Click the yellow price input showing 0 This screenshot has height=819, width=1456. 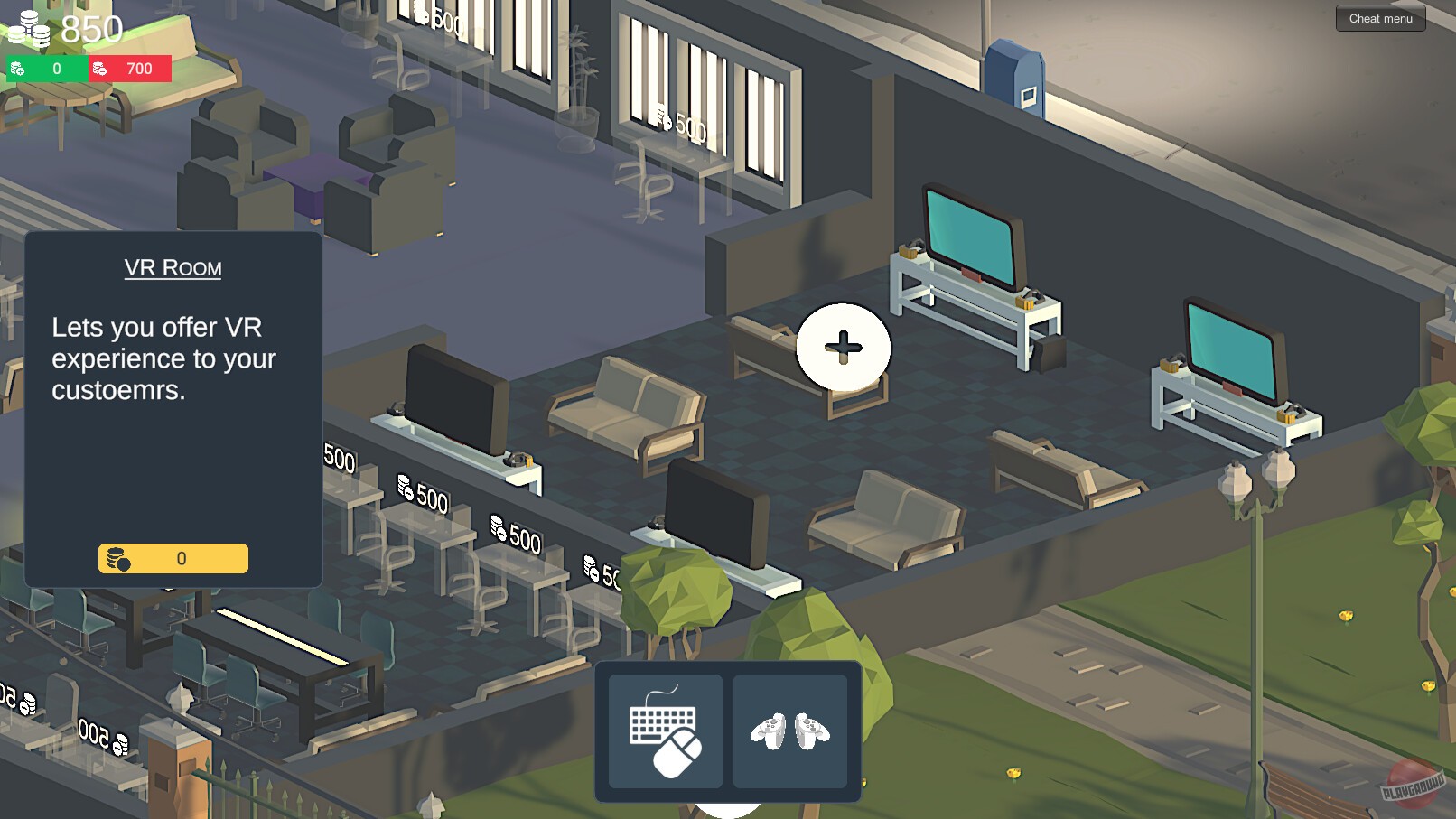pos(172,558)
